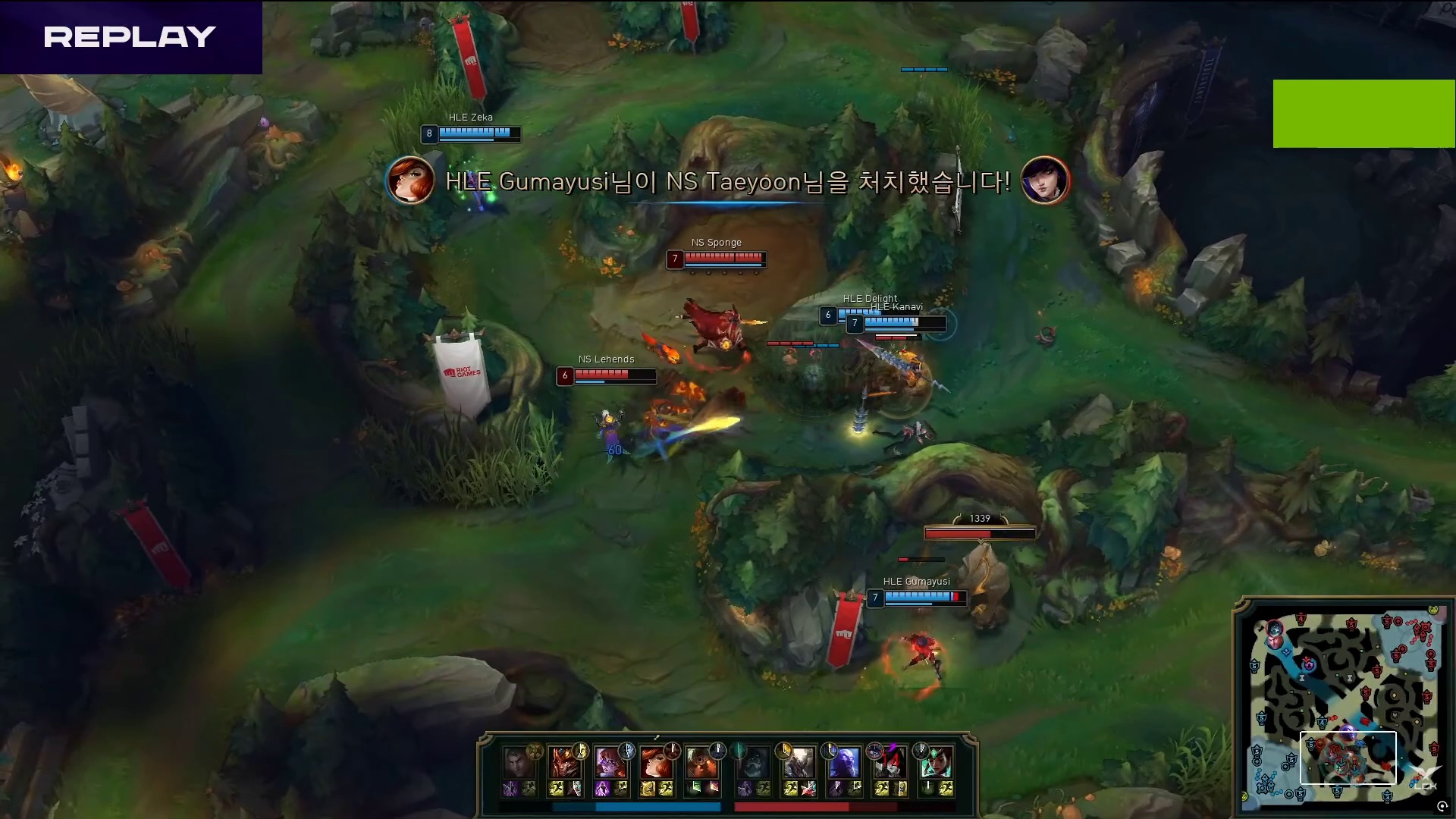Pick the teal-hatted champion portrait
This screenshot has width=1456, height=819.
point(935,763)
